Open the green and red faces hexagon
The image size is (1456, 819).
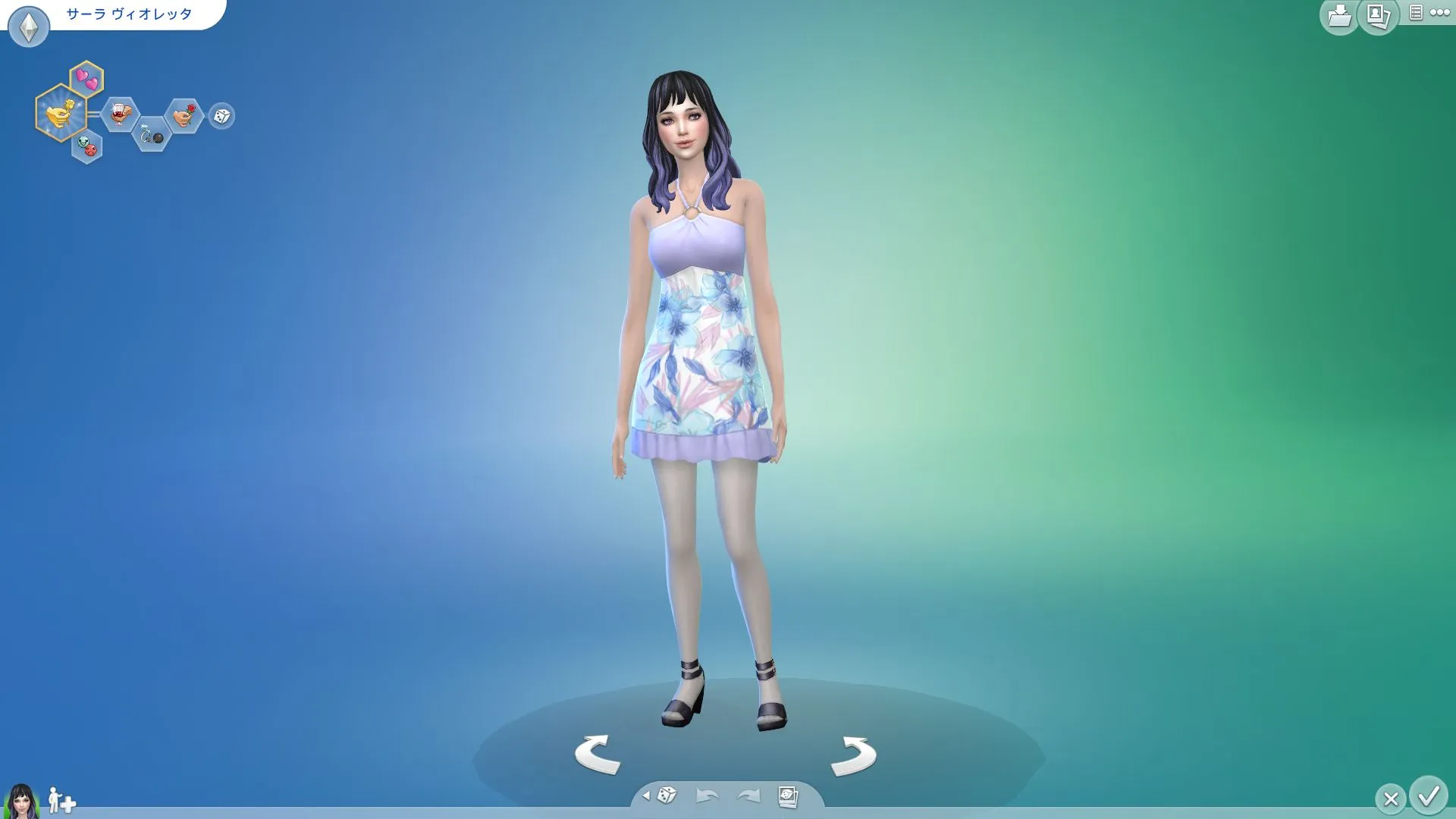coord(87,146)
